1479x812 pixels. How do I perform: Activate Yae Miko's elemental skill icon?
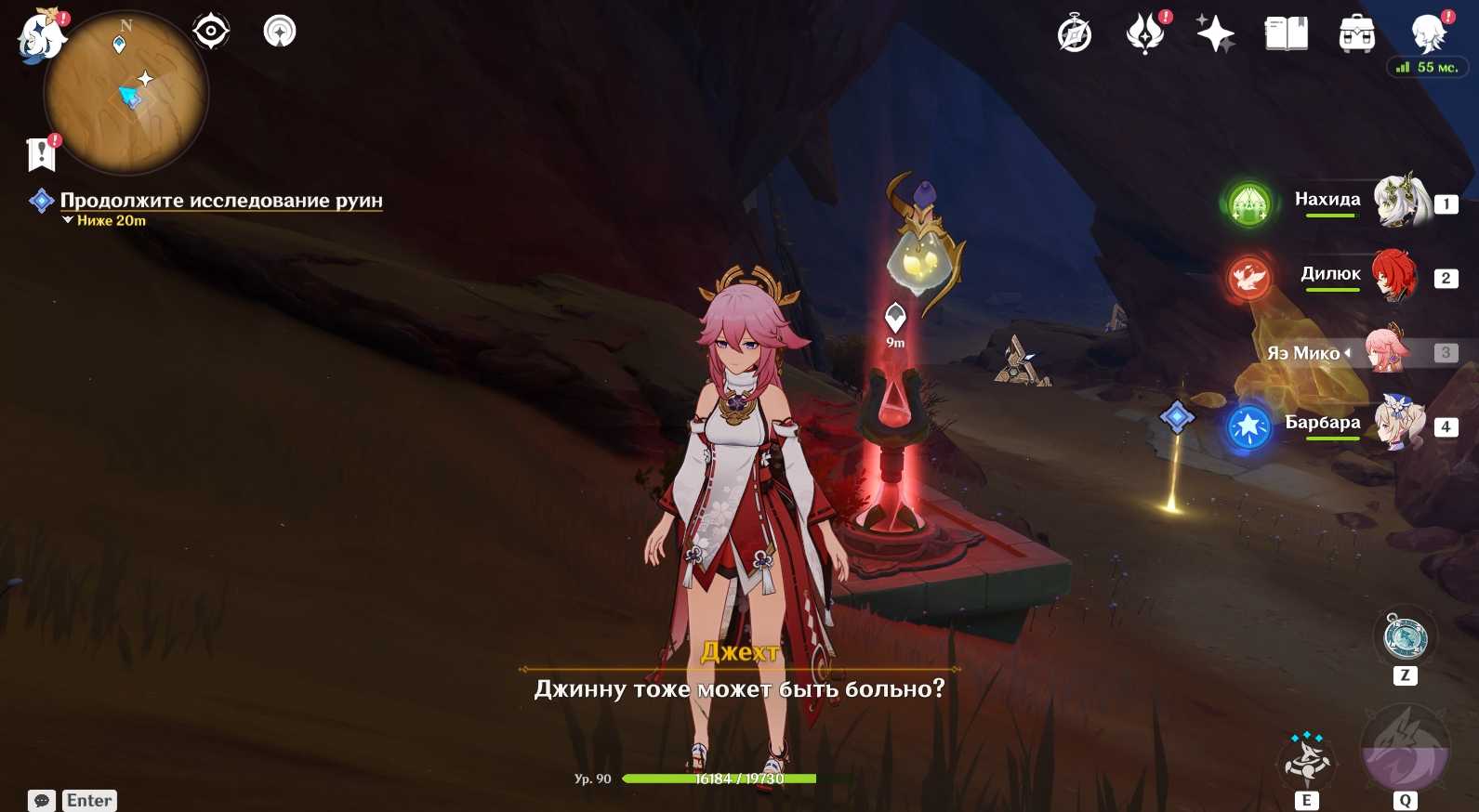(x=1307, y=760)
